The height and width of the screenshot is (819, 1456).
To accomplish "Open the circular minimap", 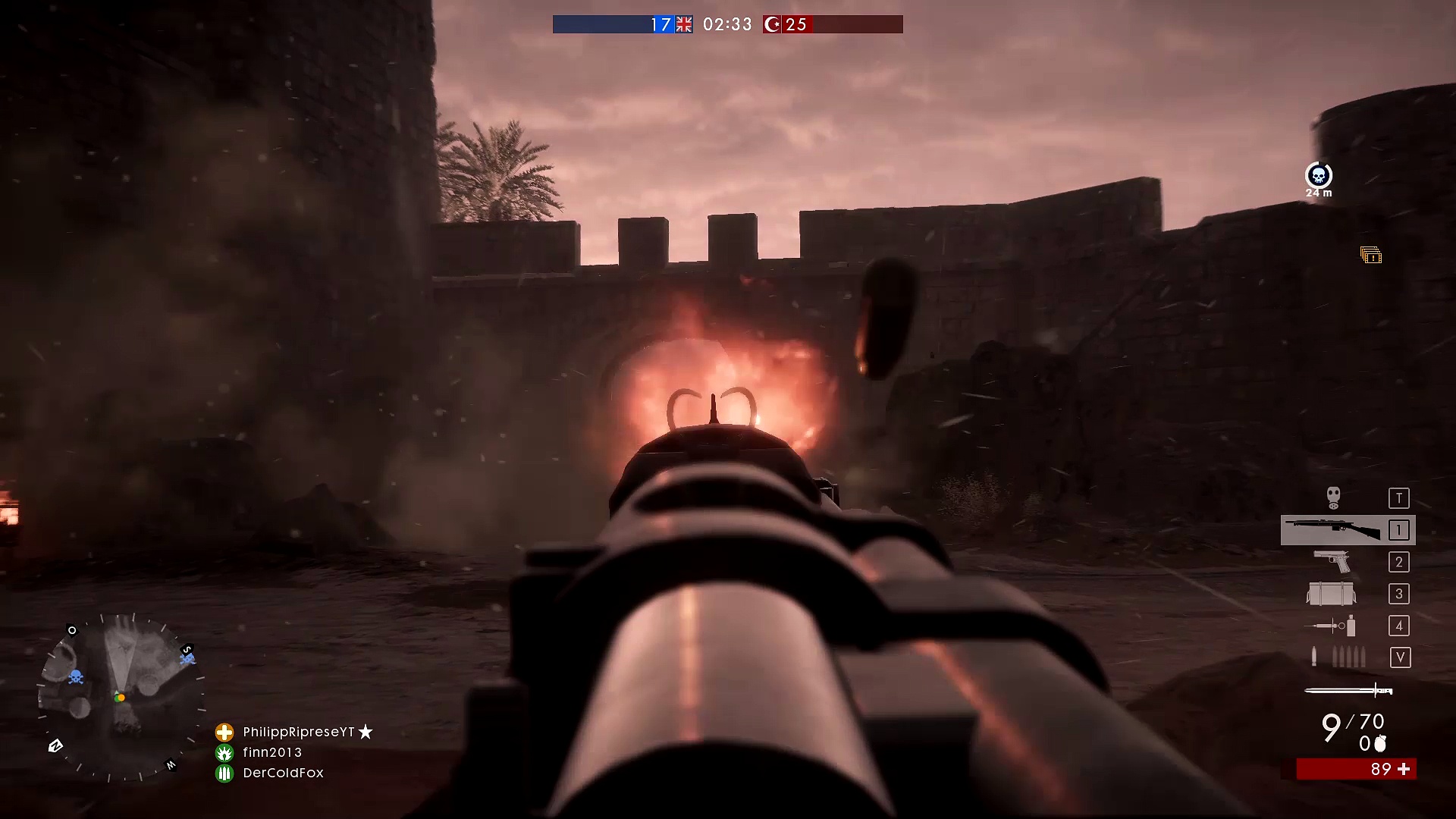I will pyautogui.click(x=121, y=698).
